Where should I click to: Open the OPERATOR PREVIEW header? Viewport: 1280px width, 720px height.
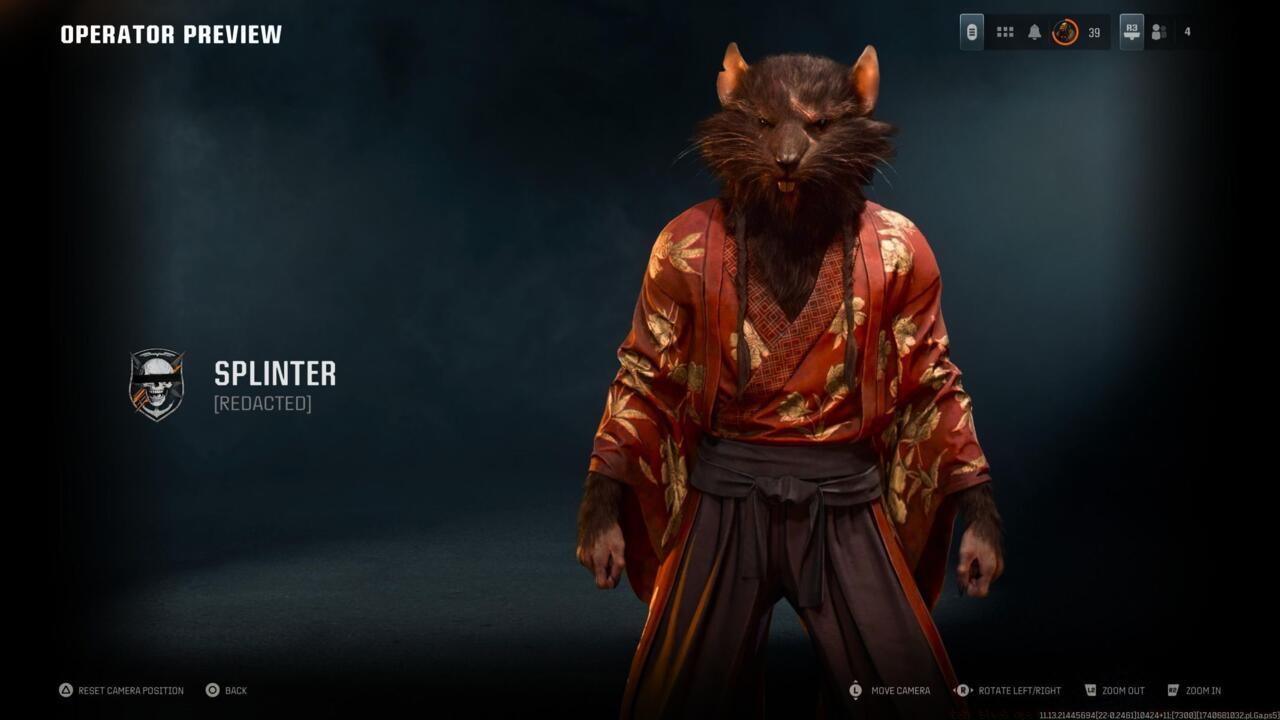tap(168, 33)
